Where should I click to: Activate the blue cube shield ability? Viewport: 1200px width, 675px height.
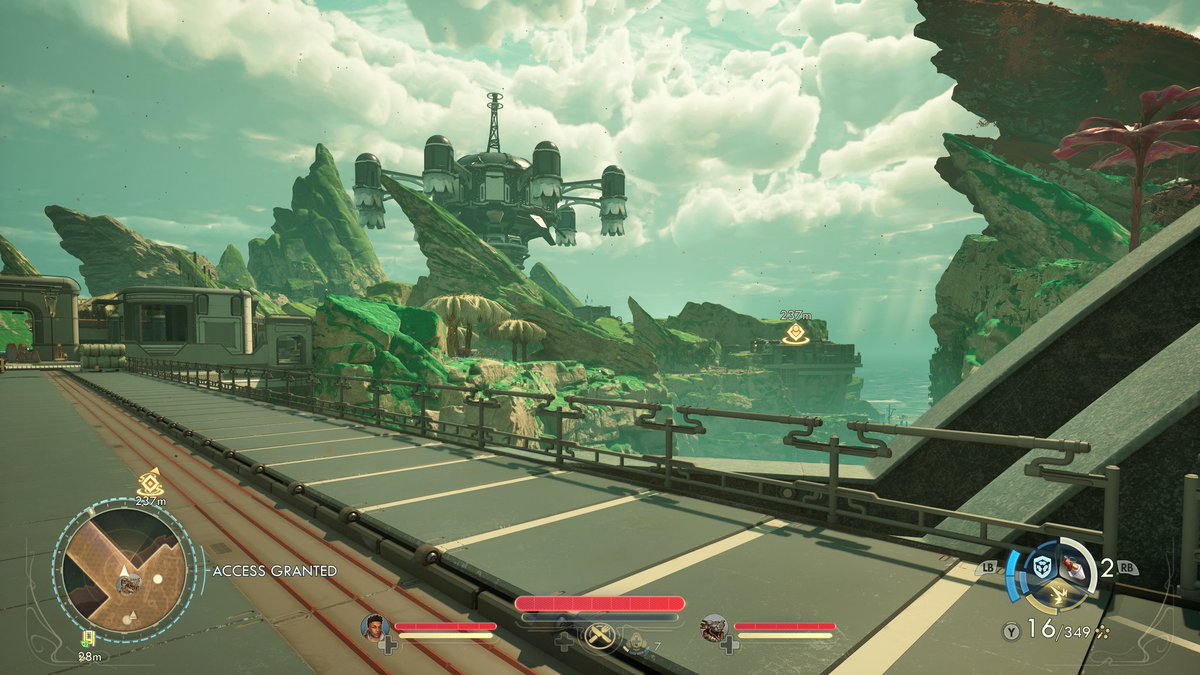(x=1043, y=567)
